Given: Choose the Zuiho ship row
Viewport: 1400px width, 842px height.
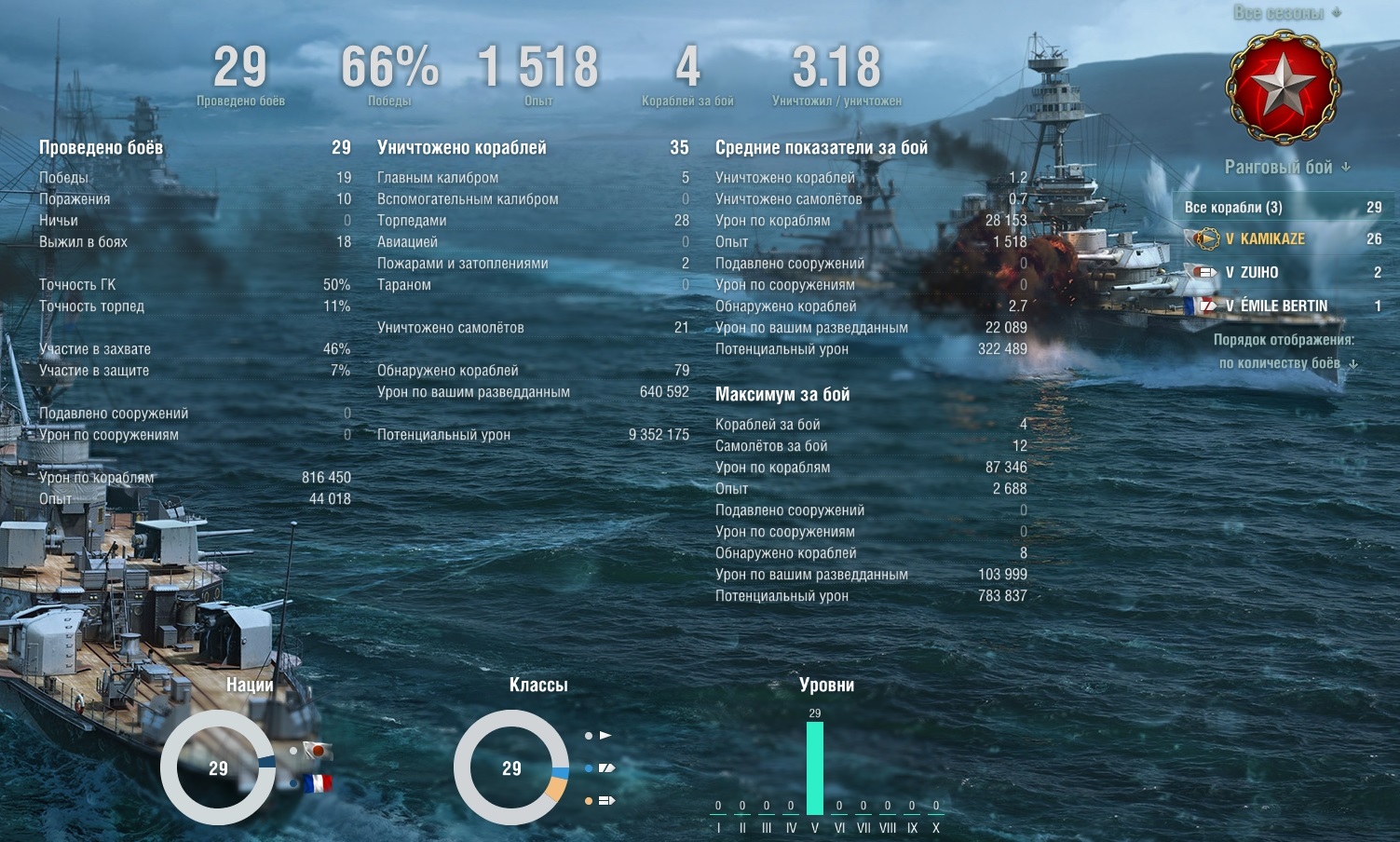Looking at the screenshot, I should coord(1282,273).
